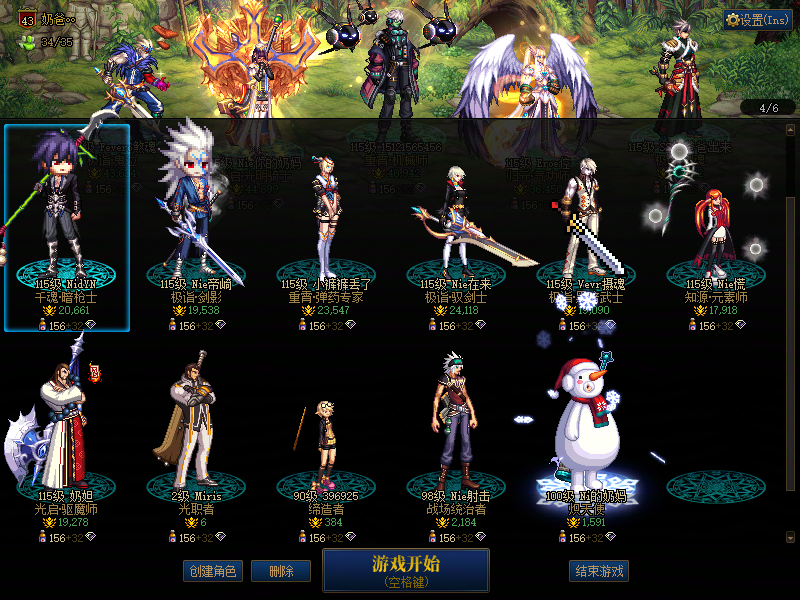This screenshot has height=600, width=800.
Task: Open the 设置 settings menu
Action: 757,19
